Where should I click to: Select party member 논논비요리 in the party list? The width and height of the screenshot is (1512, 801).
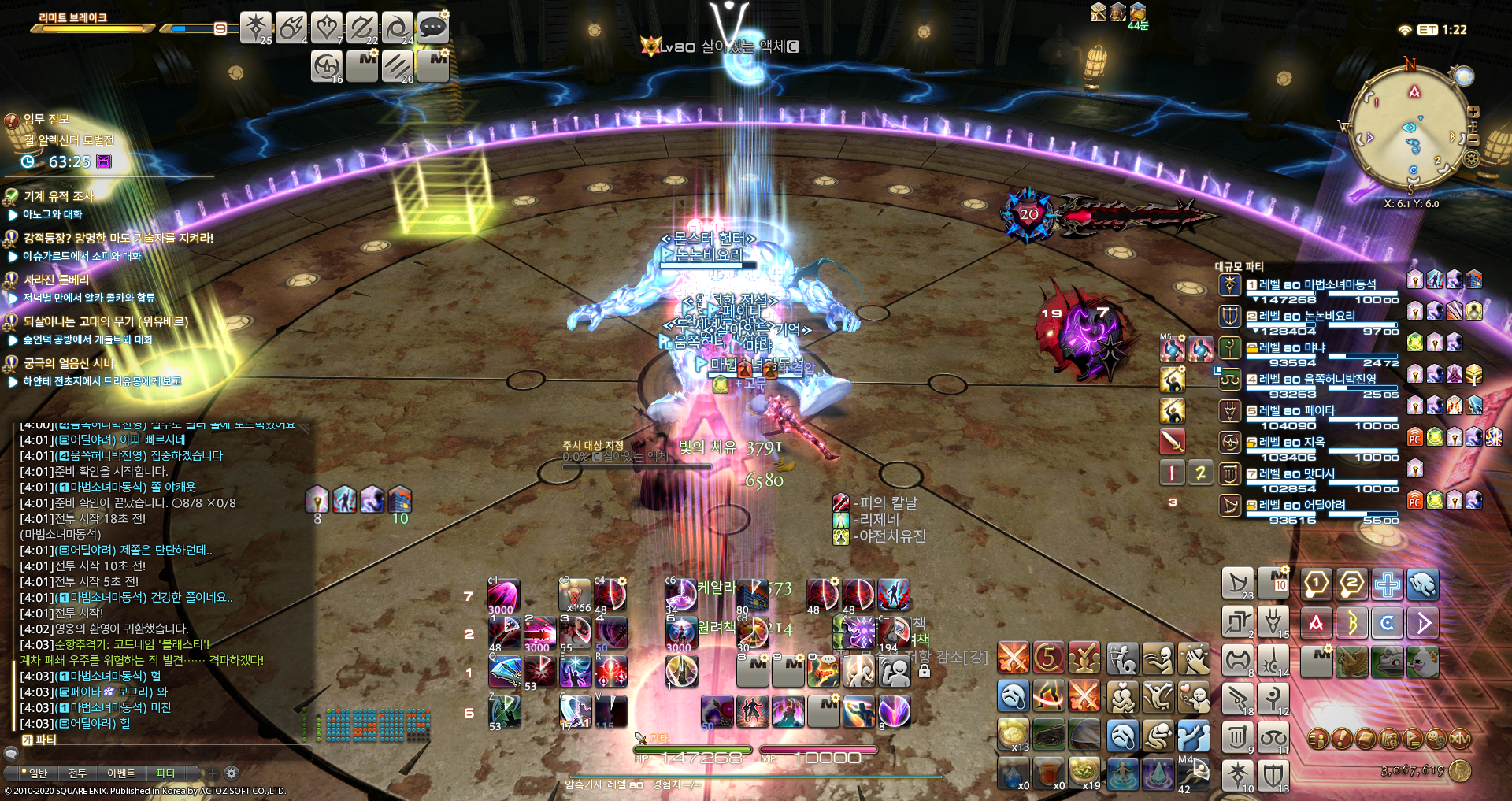pyautogui.click(x=1307, y=316)
